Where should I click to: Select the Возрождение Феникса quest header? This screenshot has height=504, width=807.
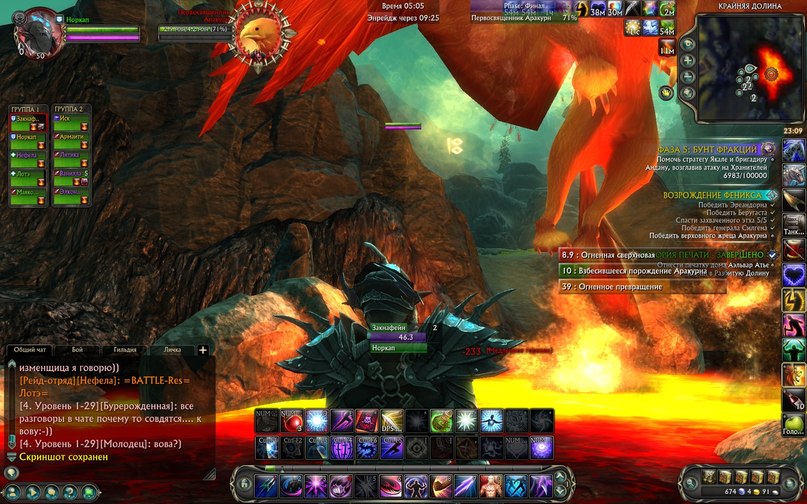pos(714,194)
